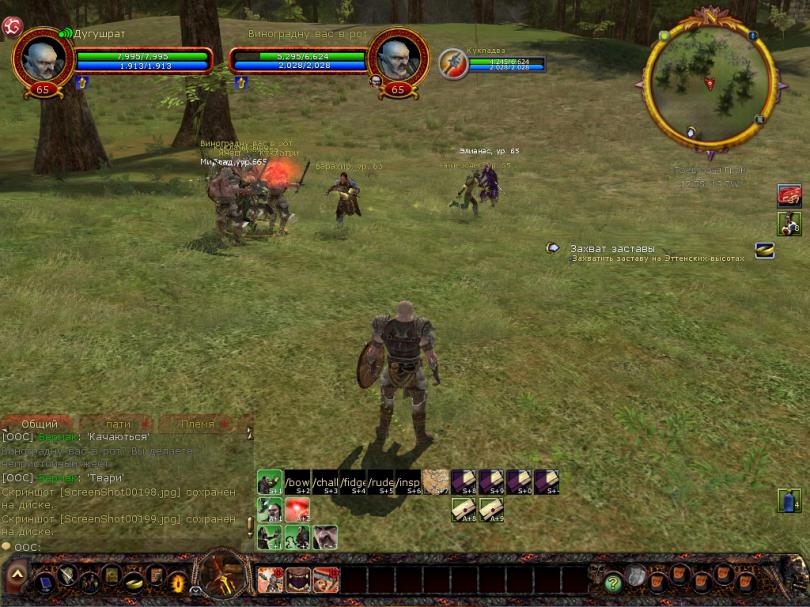
Task: Select the Дугушрат player portrait
Action: [x=43, y=58]
